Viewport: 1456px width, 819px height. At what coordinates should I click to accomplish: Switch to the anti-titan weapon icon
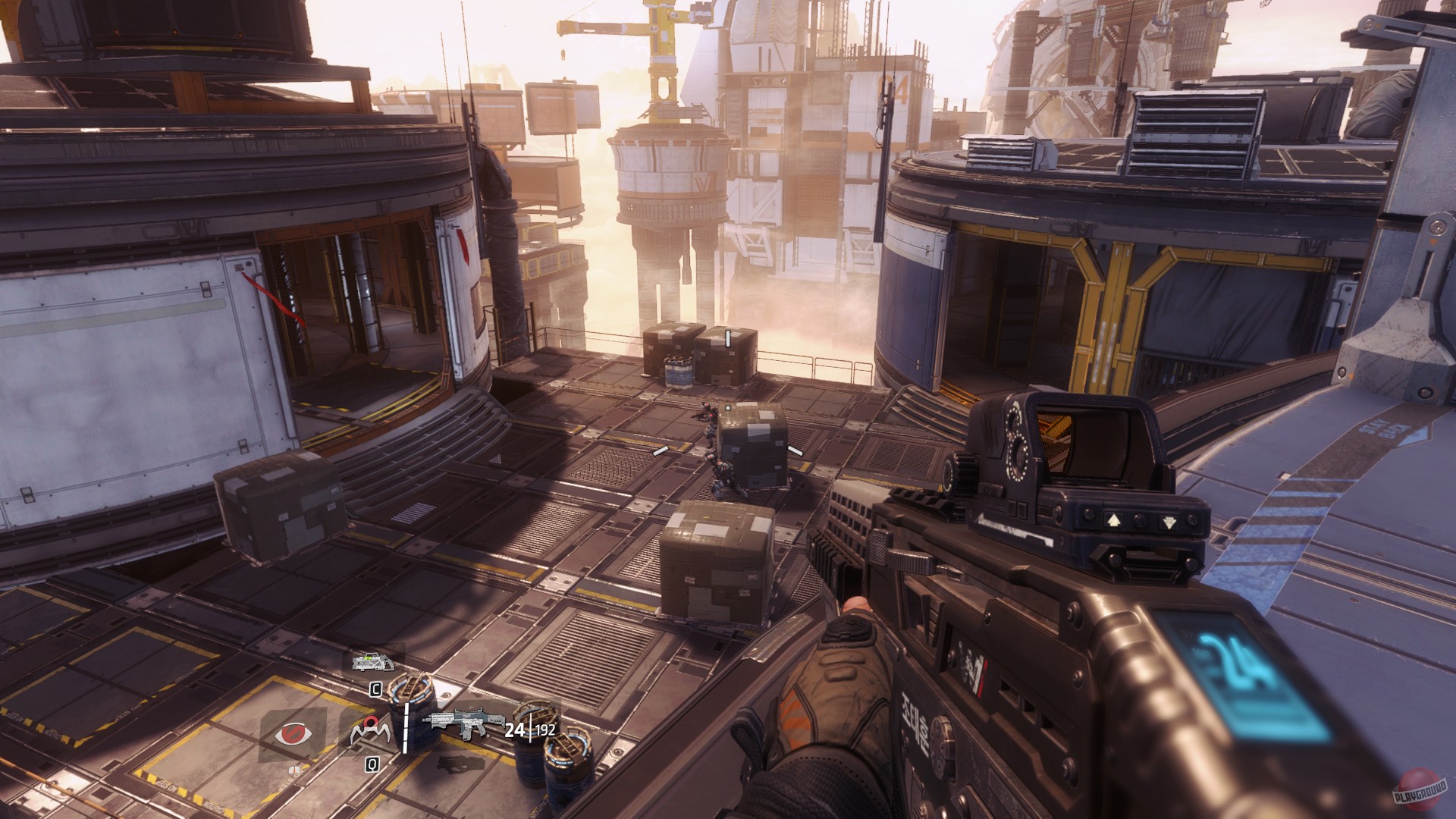pos(375,661)
